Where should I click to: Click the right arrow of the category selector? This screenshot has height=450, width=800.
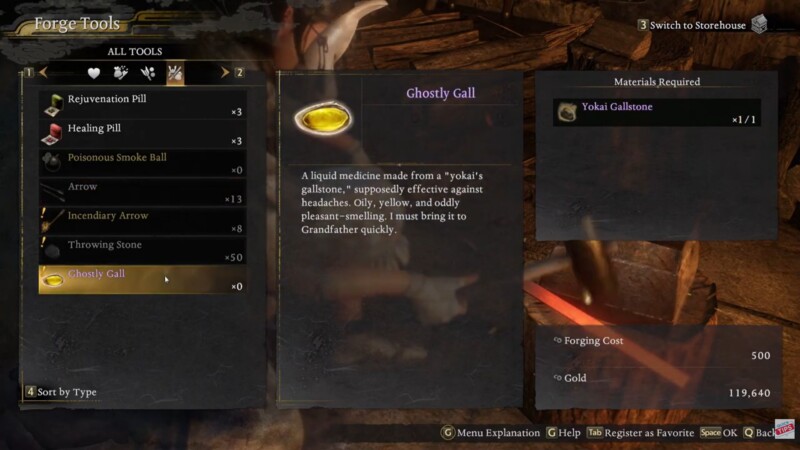(224, 73)
